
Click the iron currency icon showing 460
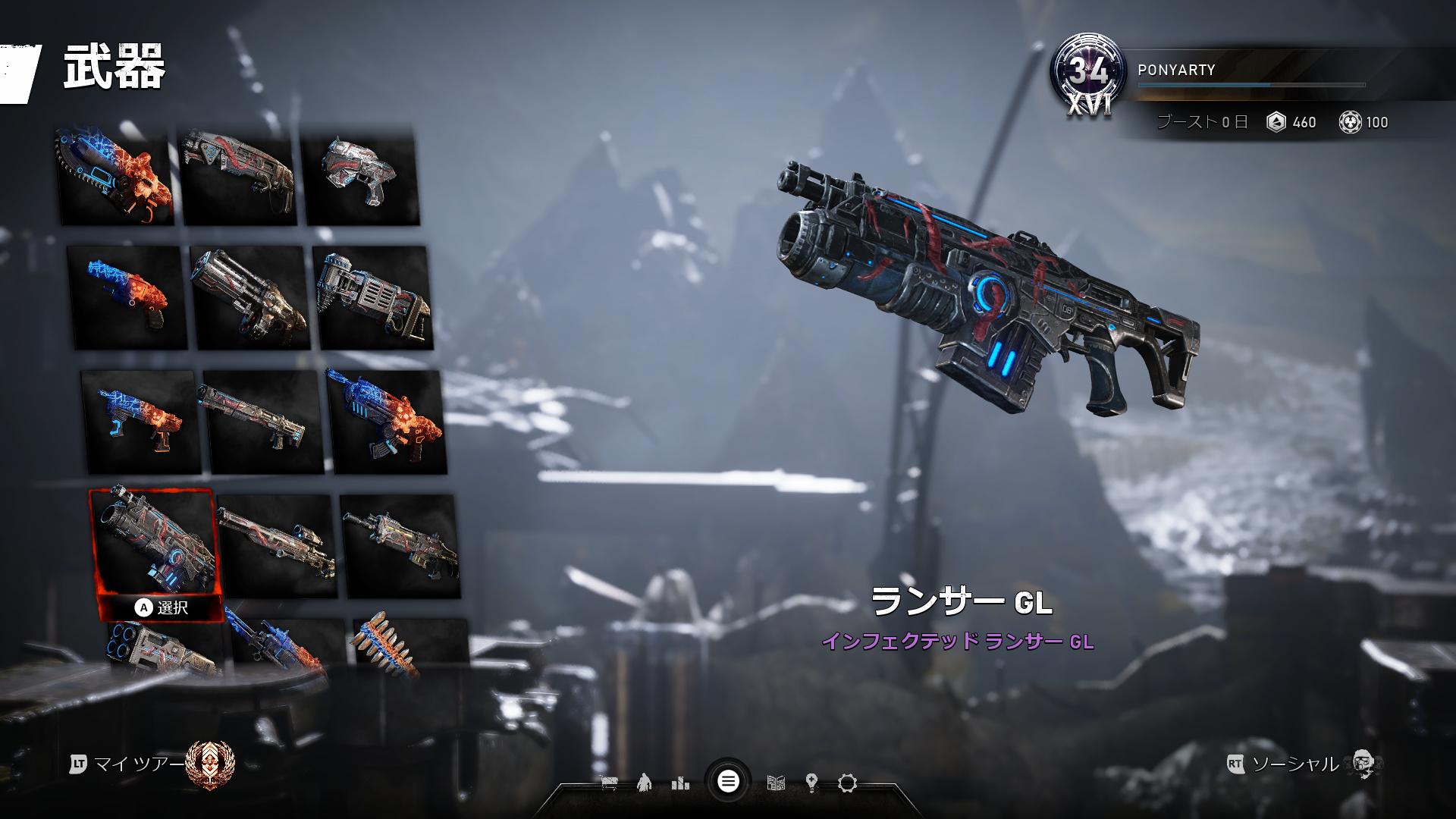(1277, 122)
